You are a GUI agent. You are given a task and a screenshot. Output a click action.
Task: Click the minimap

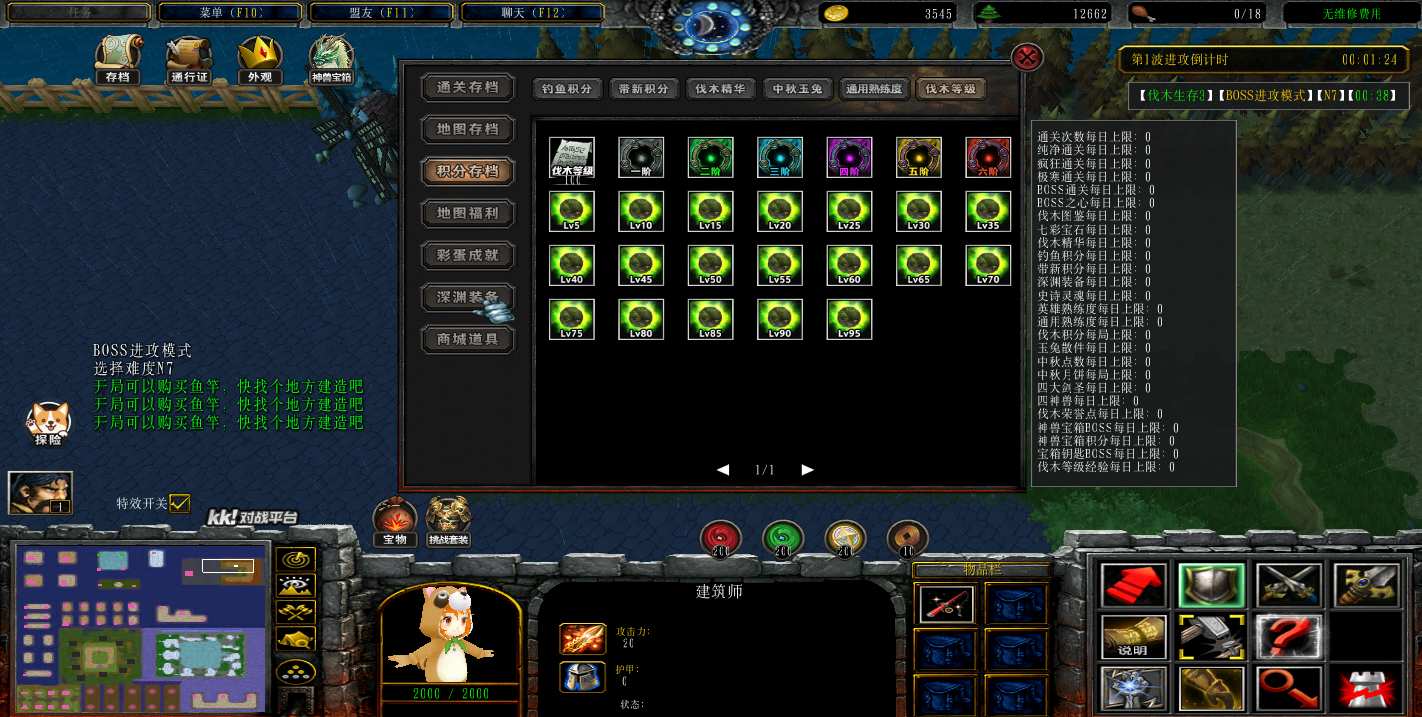141,625
